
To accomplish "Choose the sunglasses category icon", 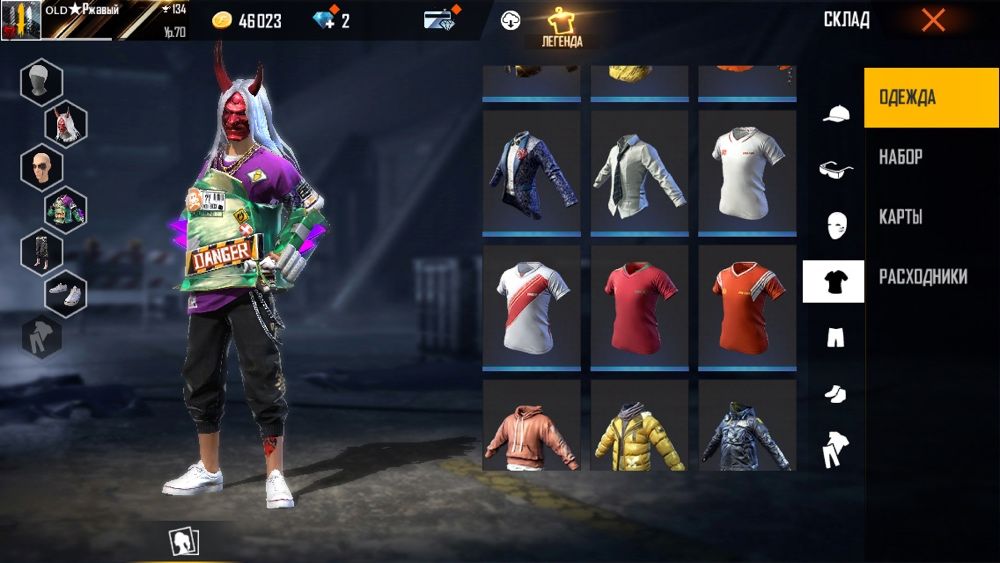I will [x=834, y=170].
